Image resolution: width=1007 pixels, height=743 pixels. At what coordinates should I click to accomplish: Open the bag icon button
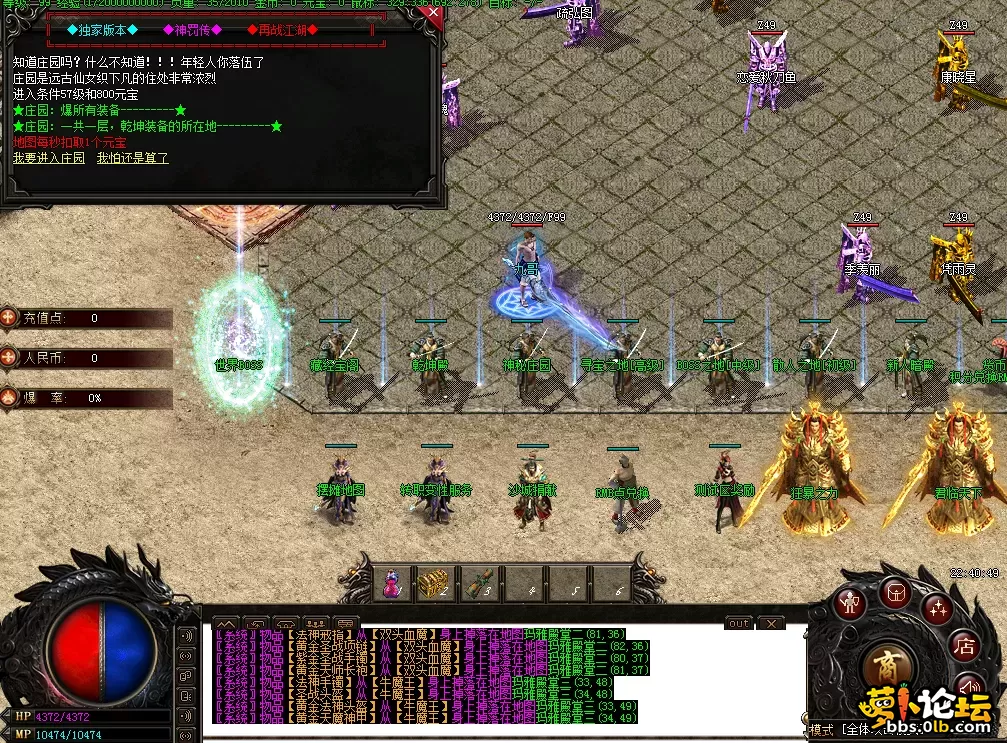click(895, 592)
